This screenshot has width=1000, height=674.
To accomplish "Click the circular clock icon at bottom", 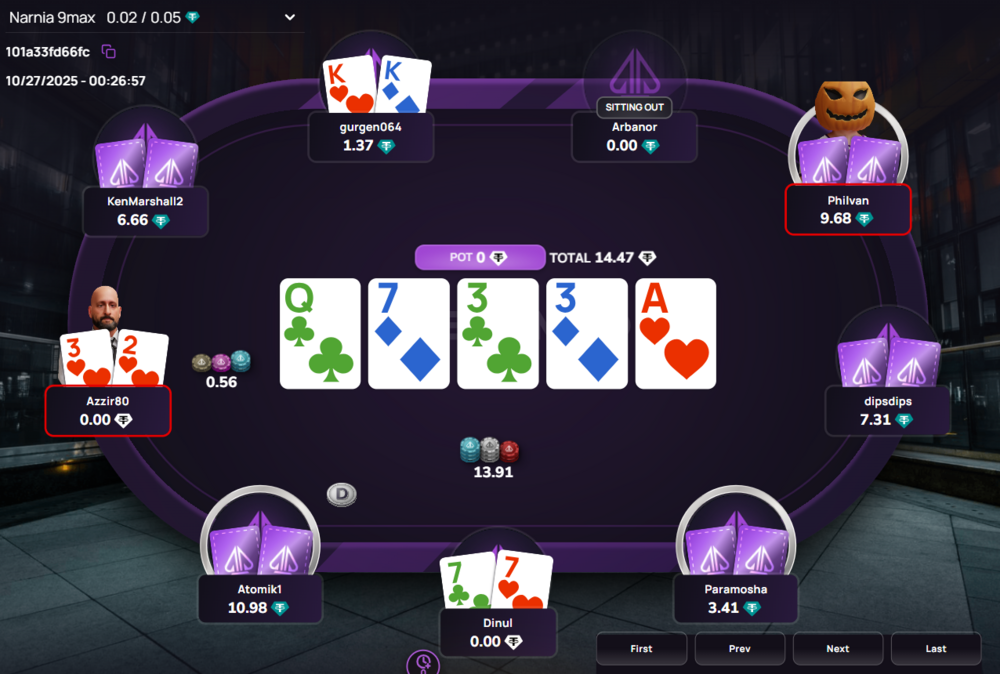I will point(423,663).
